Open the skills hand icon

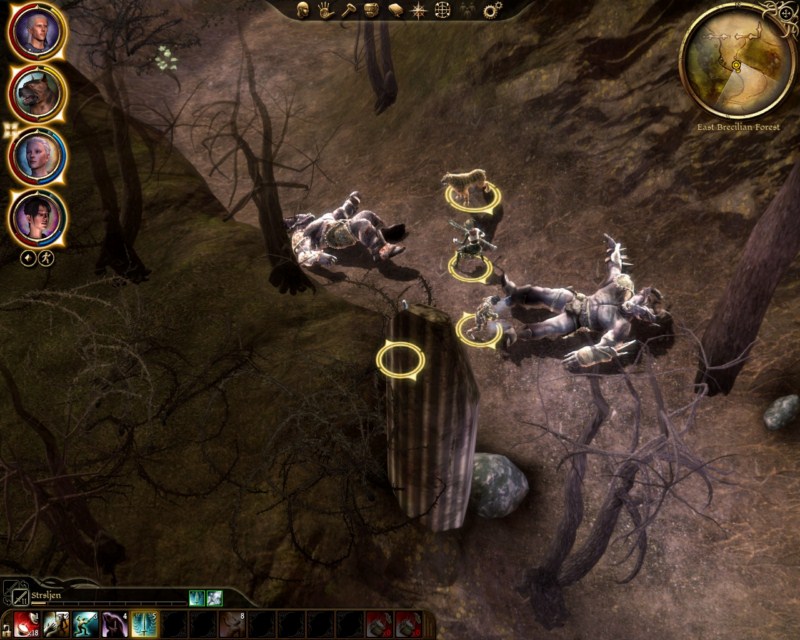326,10
